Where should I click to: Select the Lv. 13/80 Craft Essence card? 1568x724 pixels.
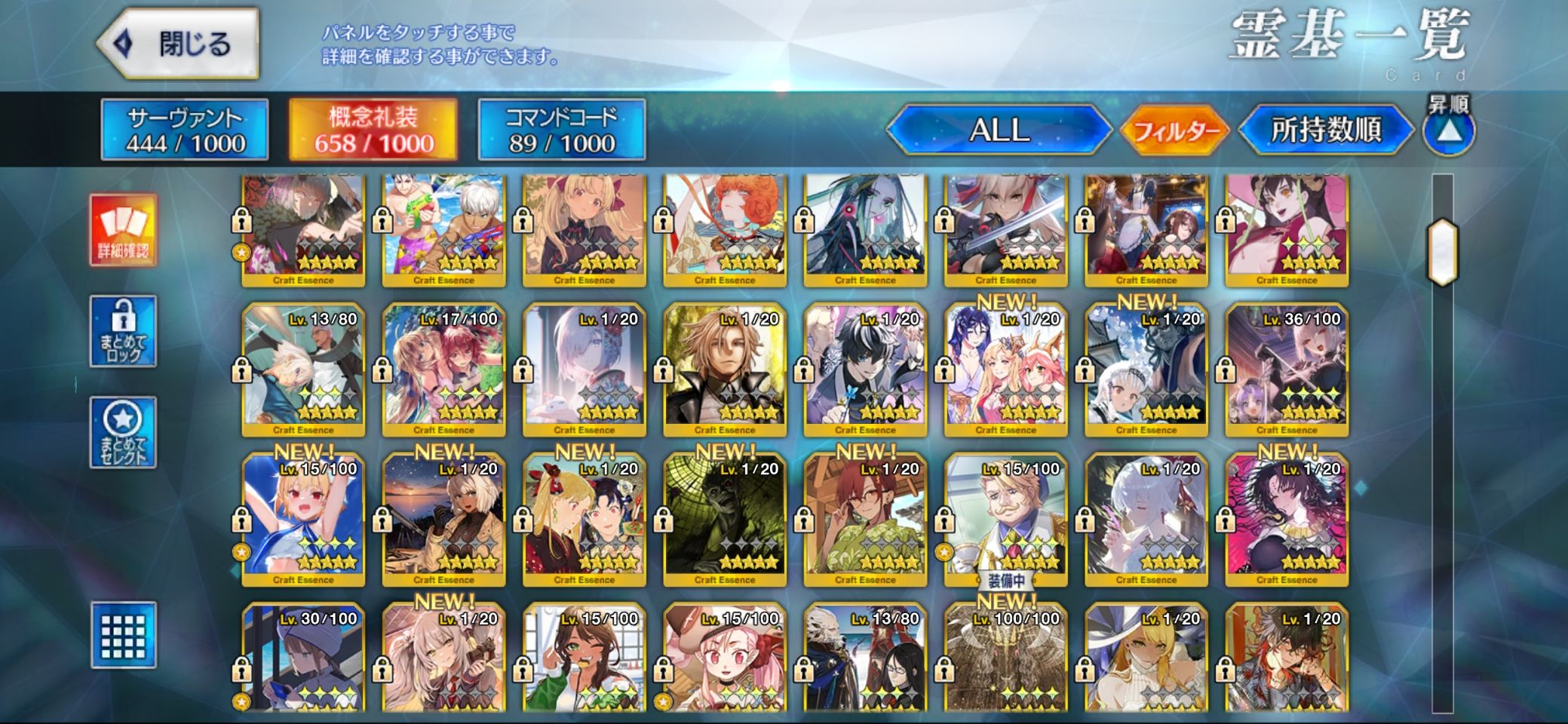click(303, 370)
